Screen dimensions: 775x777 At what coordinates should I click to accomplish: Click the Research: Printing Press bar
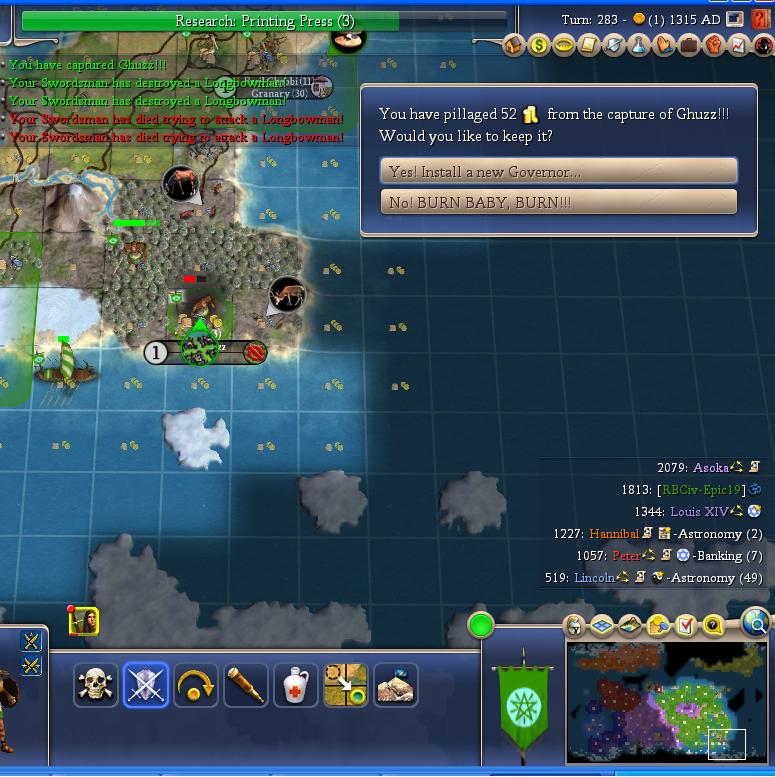click(x=264, y=21)
